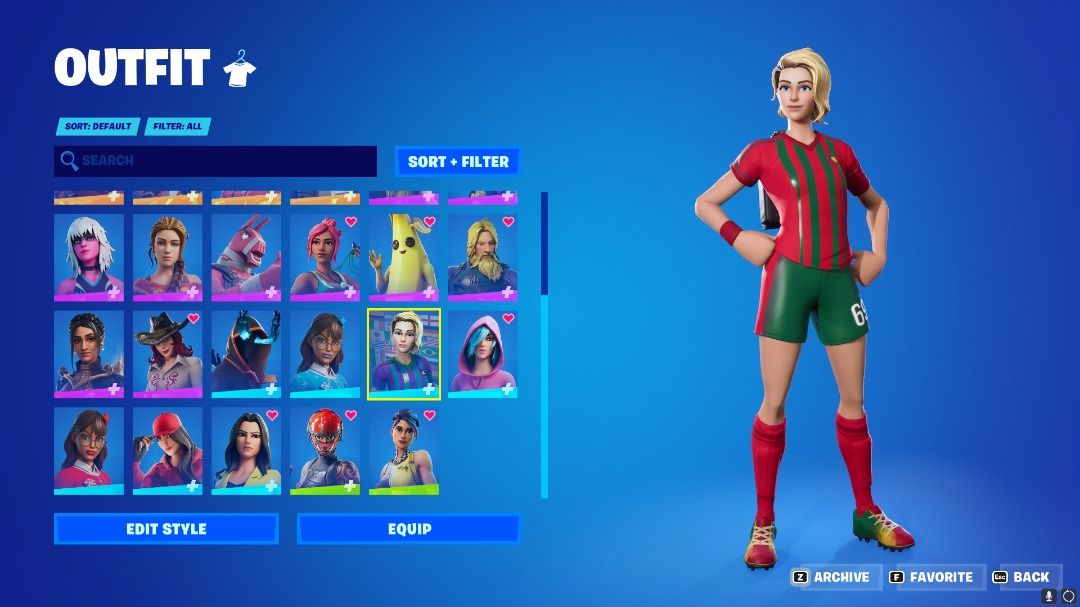Screen dimensions: 1080x607
Task: Equip the selected outfit
Action: 409,529
